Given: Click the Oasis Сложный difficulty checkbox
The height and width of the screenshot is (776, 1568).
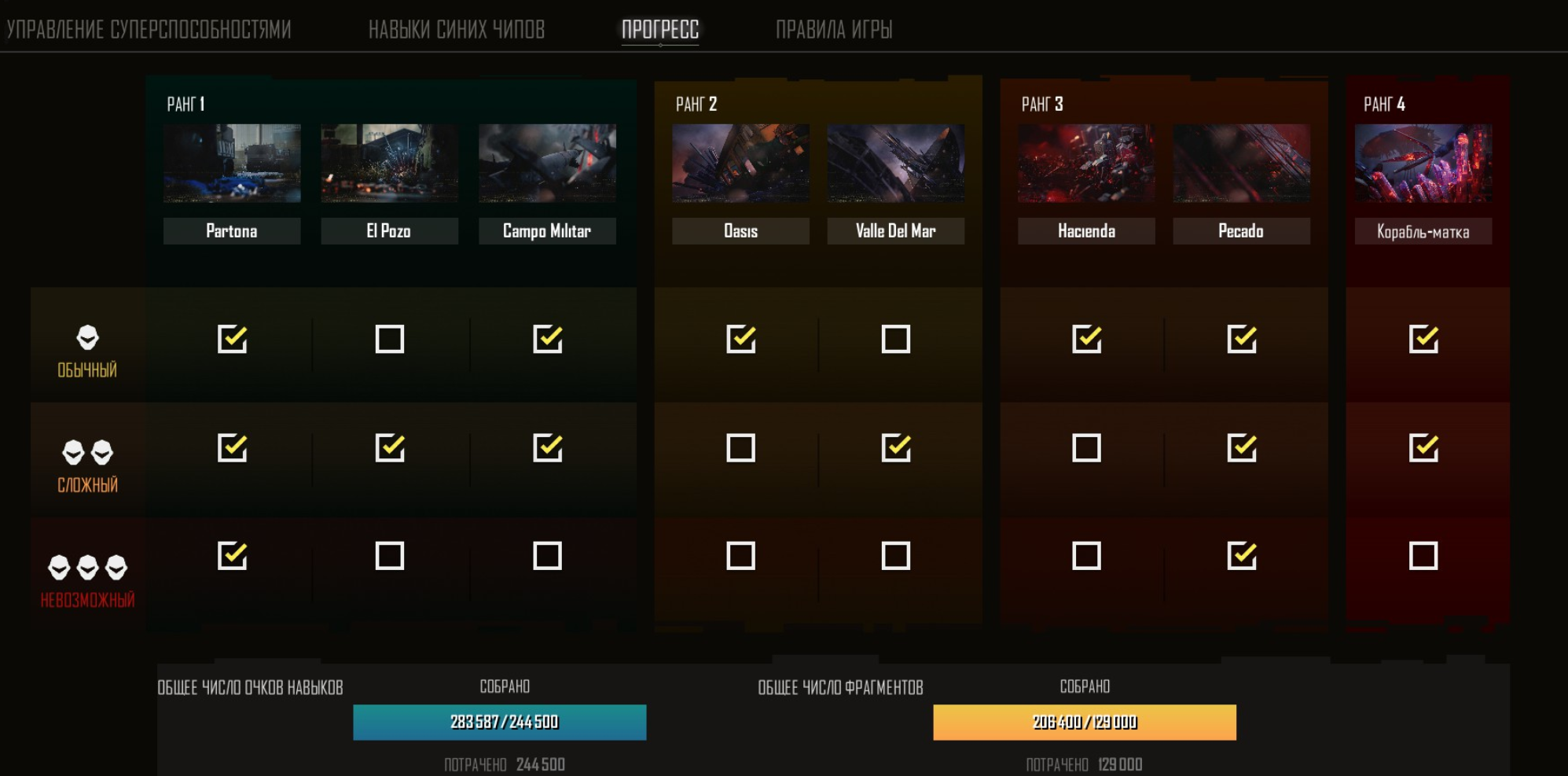Looking at the screenshot, I should (x=740, y=448).
